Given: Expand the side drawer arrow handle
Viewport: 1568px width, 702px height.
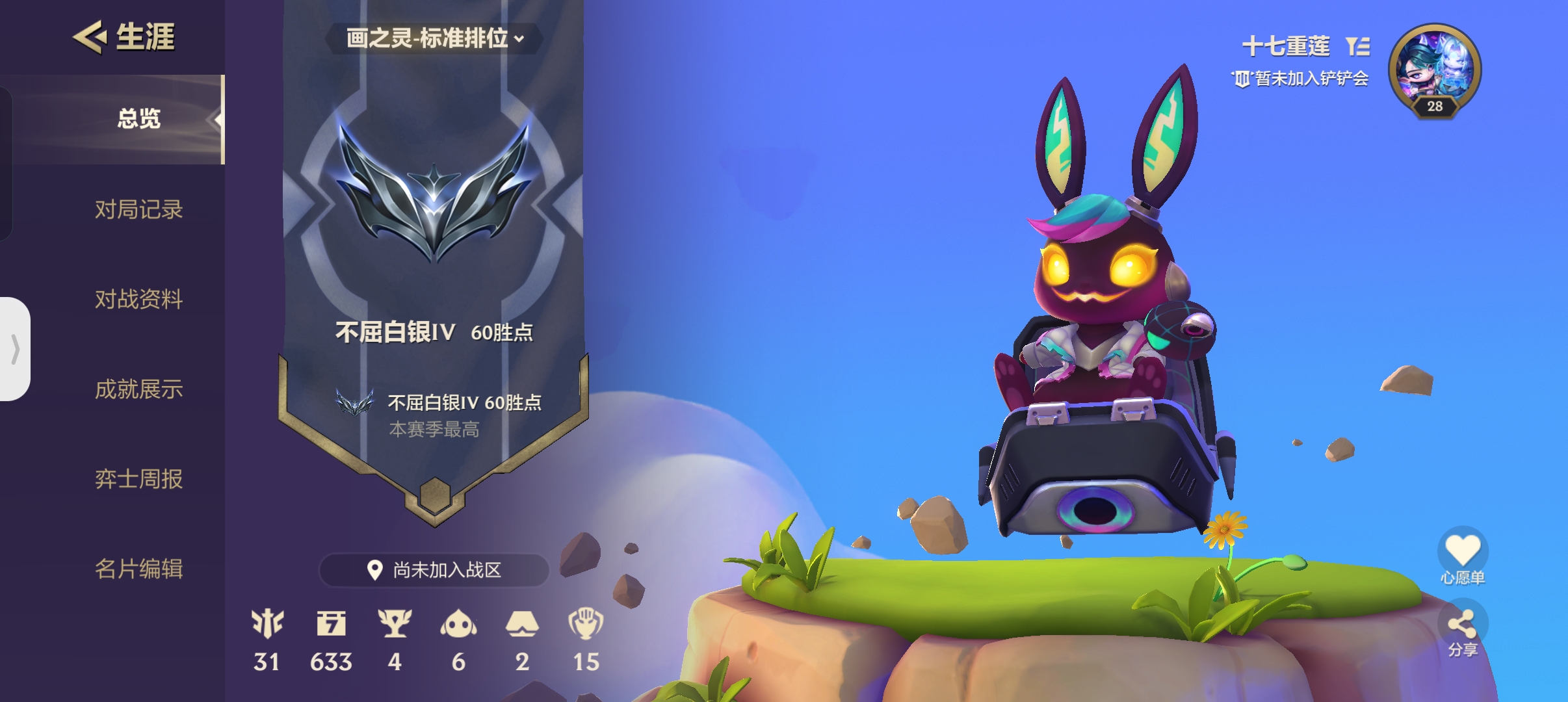Looking at the screenshot, I should pyautogui.click(x=15, y=349).
